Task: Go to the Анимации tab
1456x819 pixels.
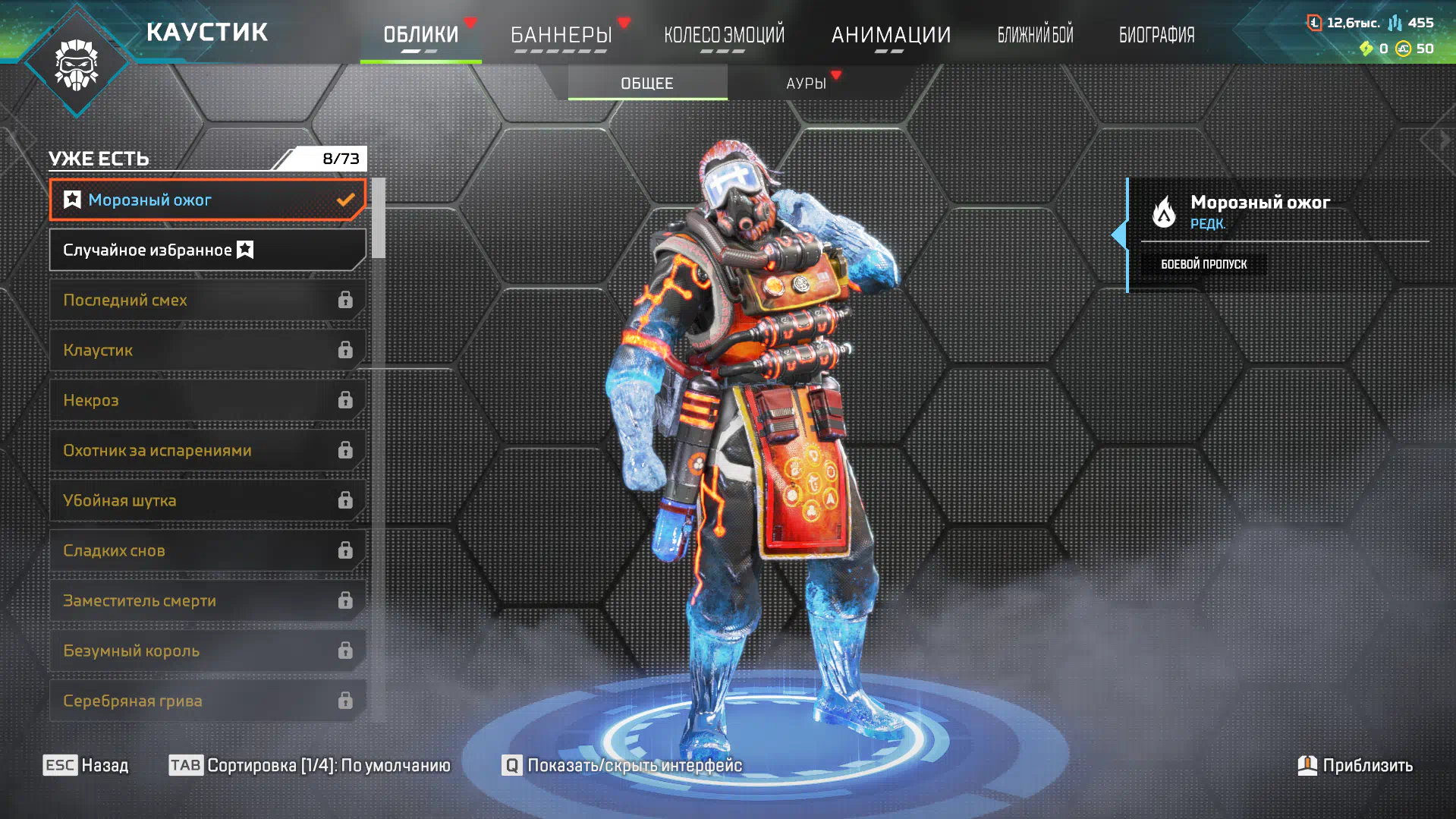Action: (891, 35)
